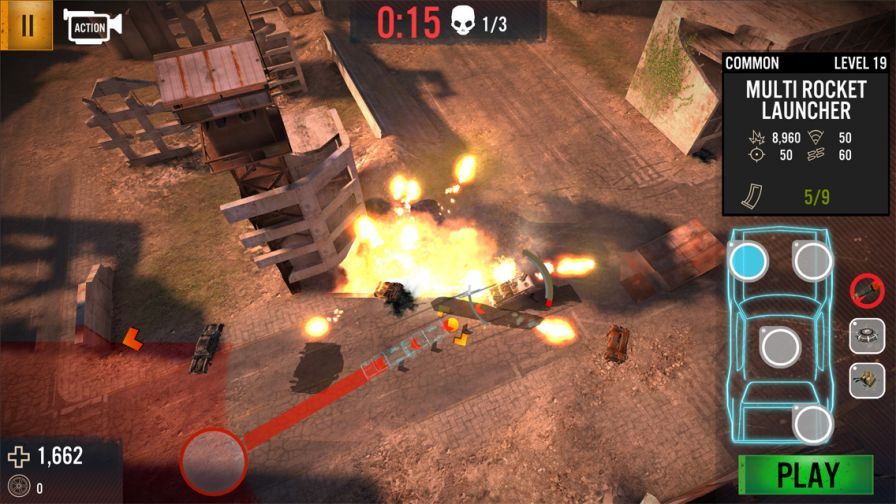Pause the game
The height and width of the screenshot is (504, 896).
(27, 25)
